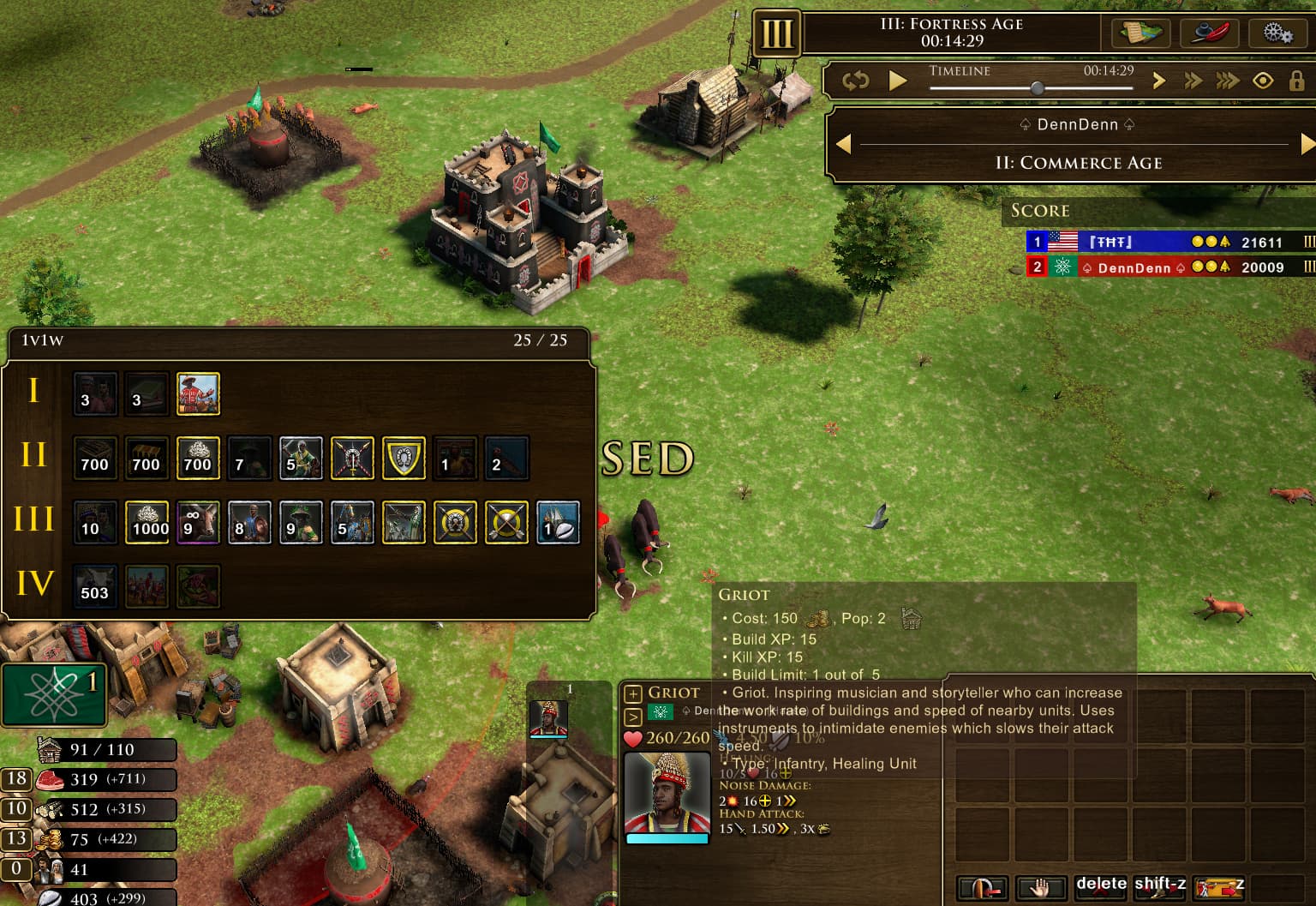Click the replay timeline slider knob
This screenshot has height=906, width=1316.
[1038, 87]
